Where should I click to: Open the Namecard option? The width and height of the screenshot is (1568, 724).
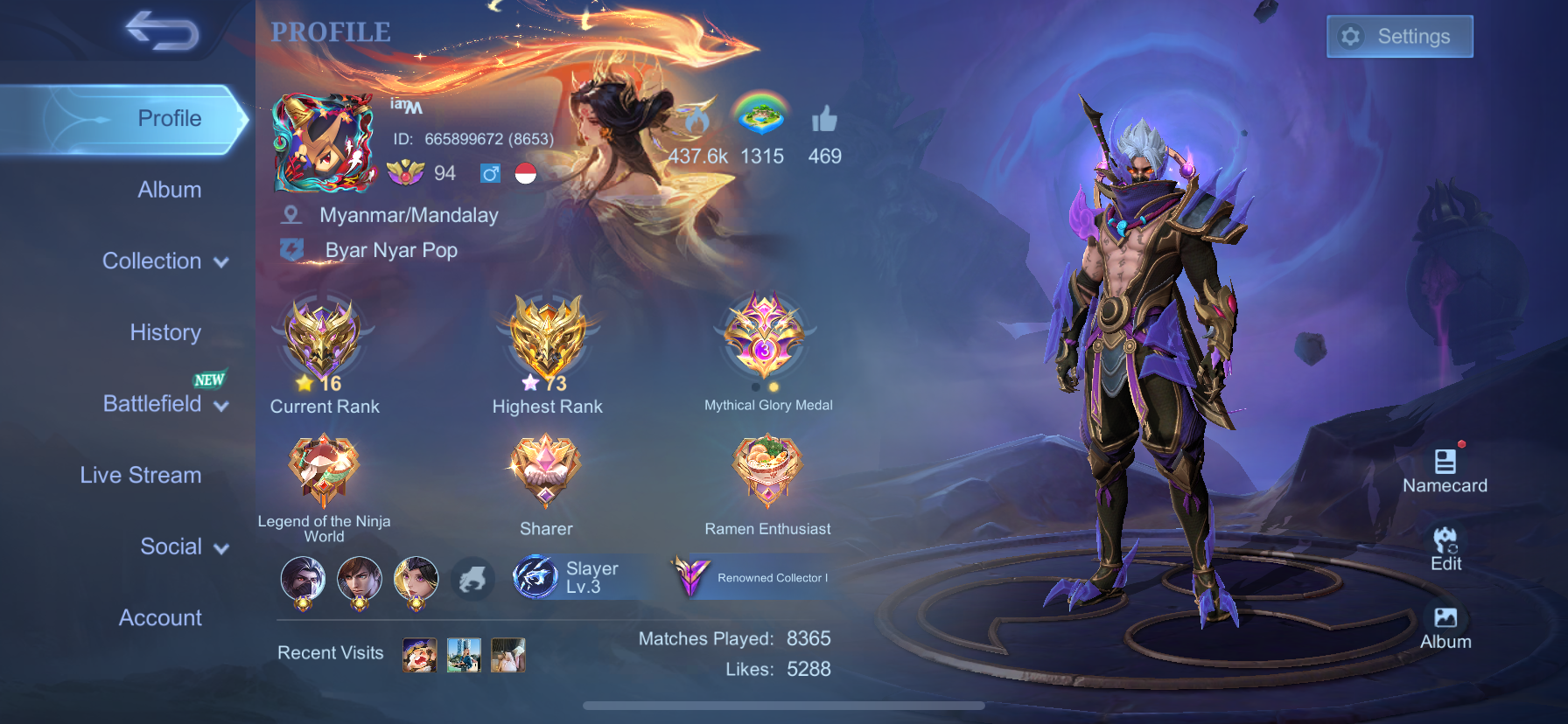[x=1445, y=470]
